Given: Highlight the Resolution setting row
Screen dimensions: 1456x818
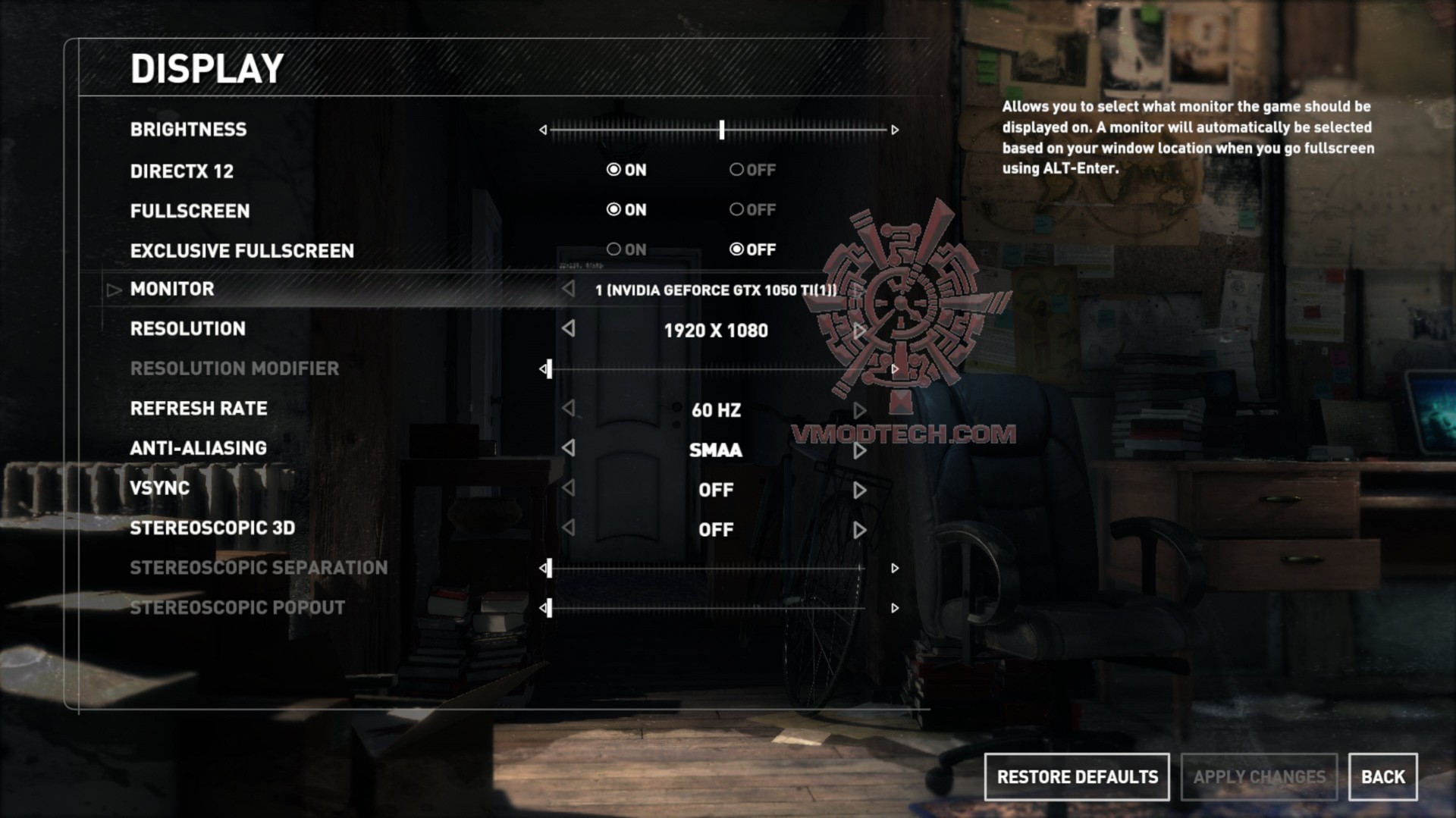Looking at the screenshot, I should click(188, 329).
